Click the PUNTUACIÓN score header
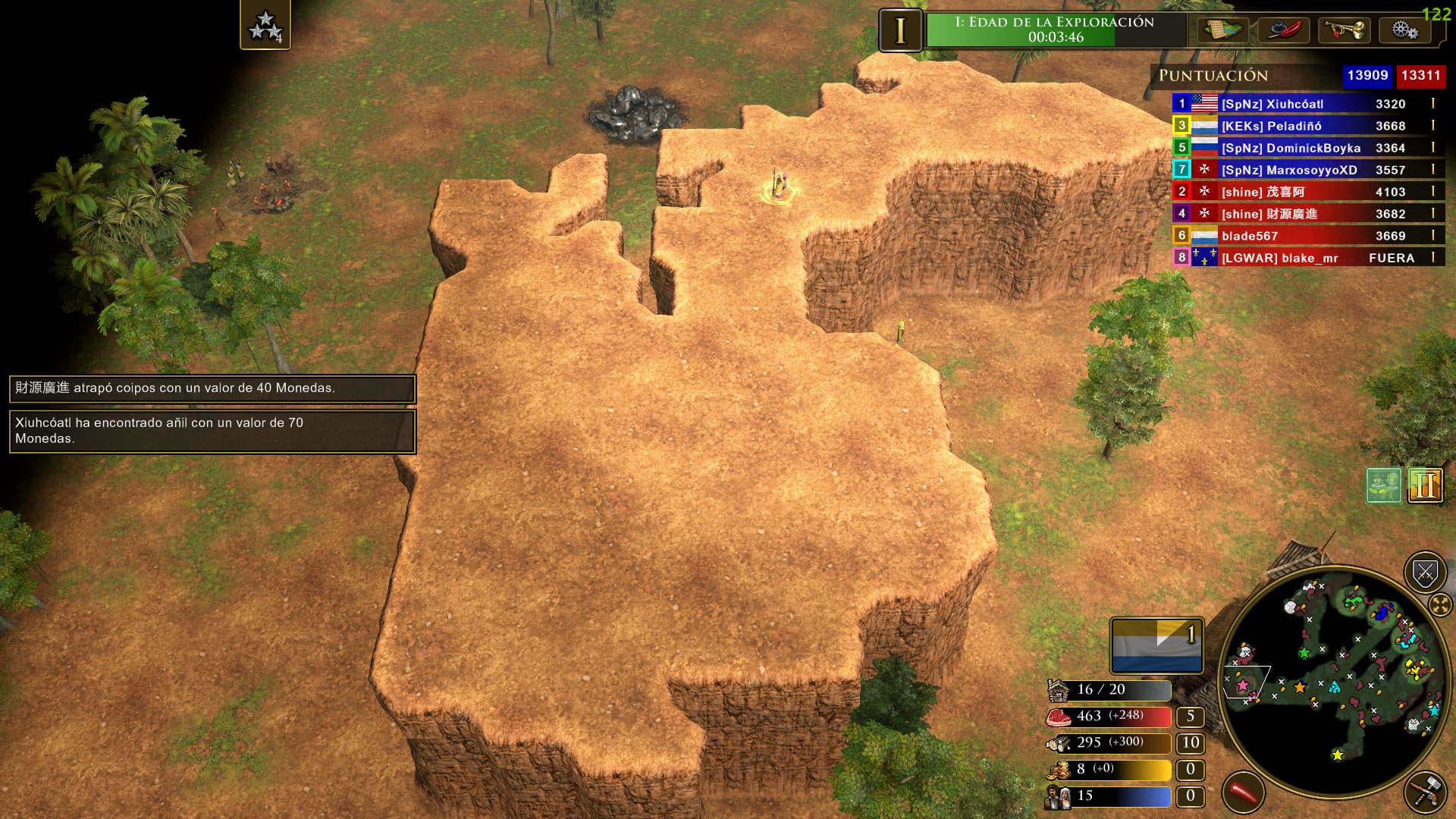The height and width of the screenshot is (819, 1456). coord(1213,76)
